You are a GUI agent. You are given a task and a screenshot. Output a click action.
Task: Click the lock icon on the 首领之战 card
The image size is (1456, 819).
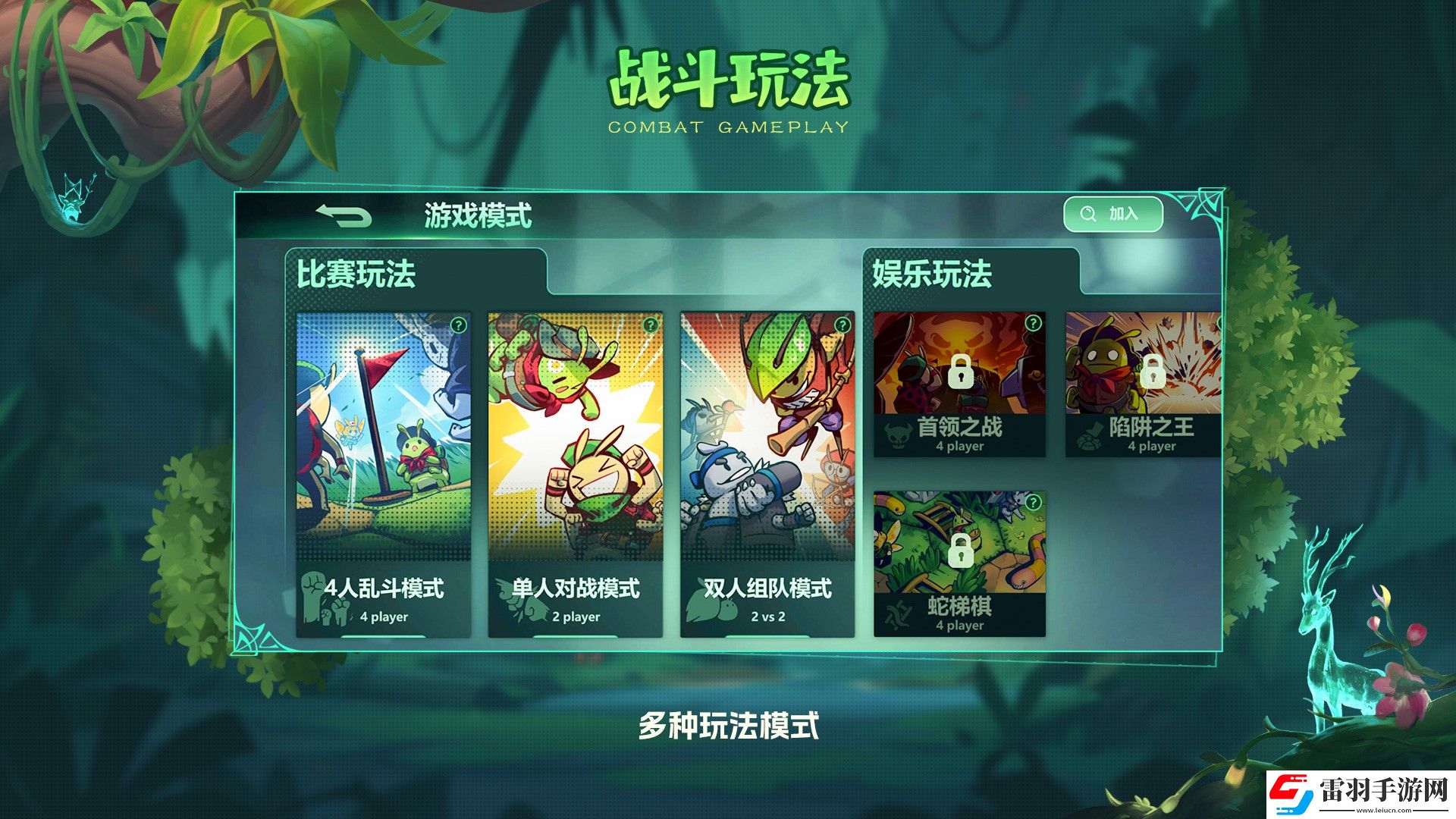pyautogui.click(x=960, y=373)
